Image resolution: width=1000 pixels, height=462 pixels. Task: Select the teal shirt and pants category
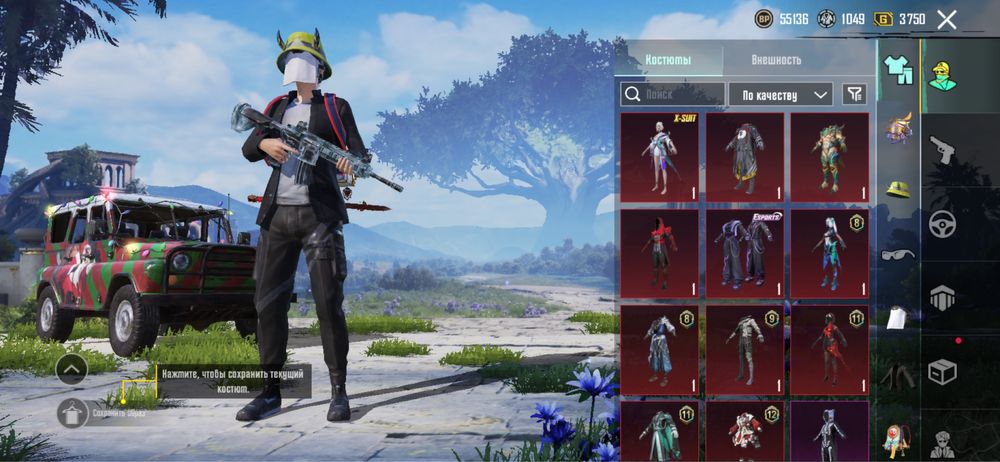point(897,69)
